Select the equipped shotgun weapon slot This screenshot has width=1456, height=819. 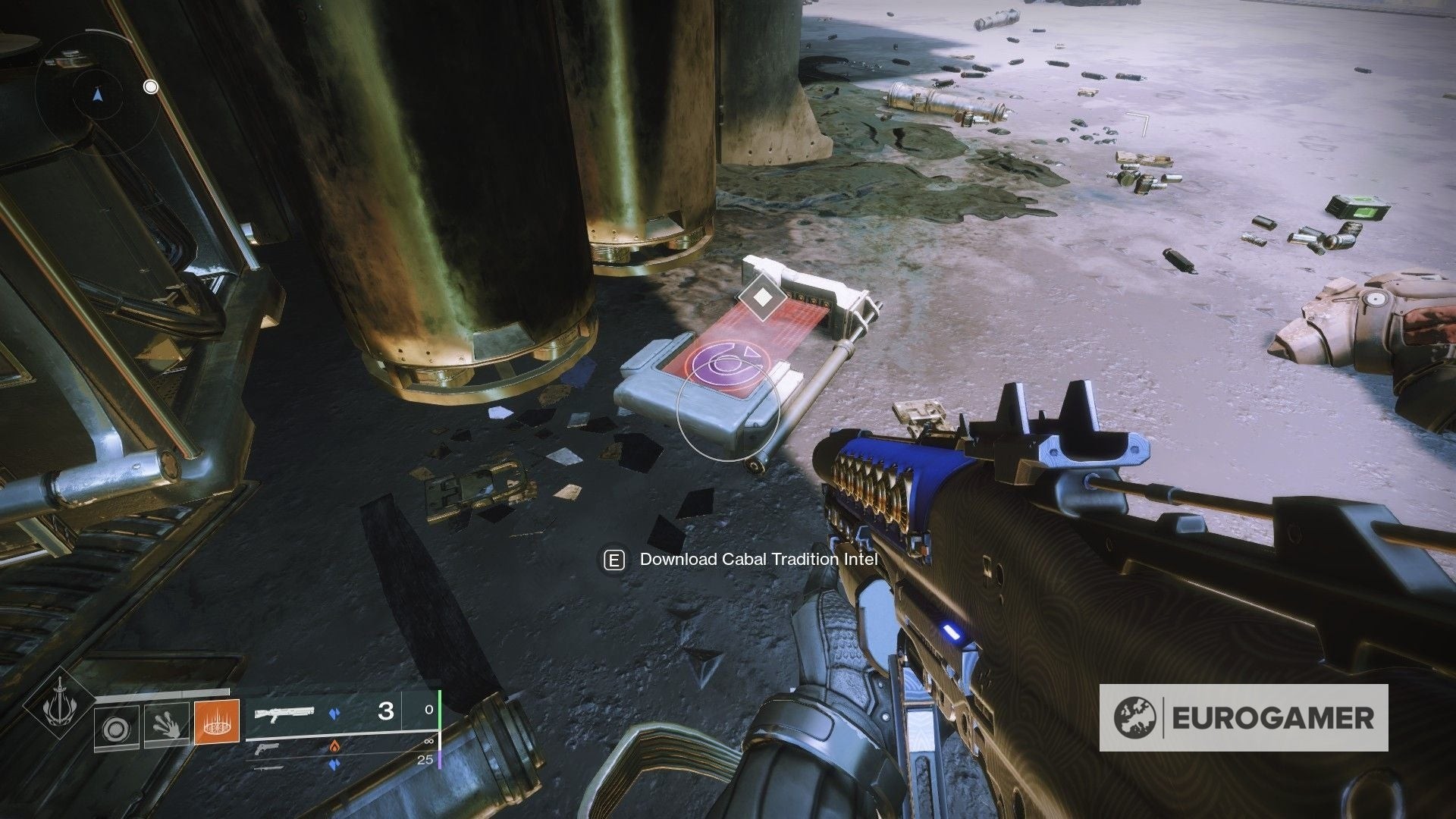click(284, 713)
